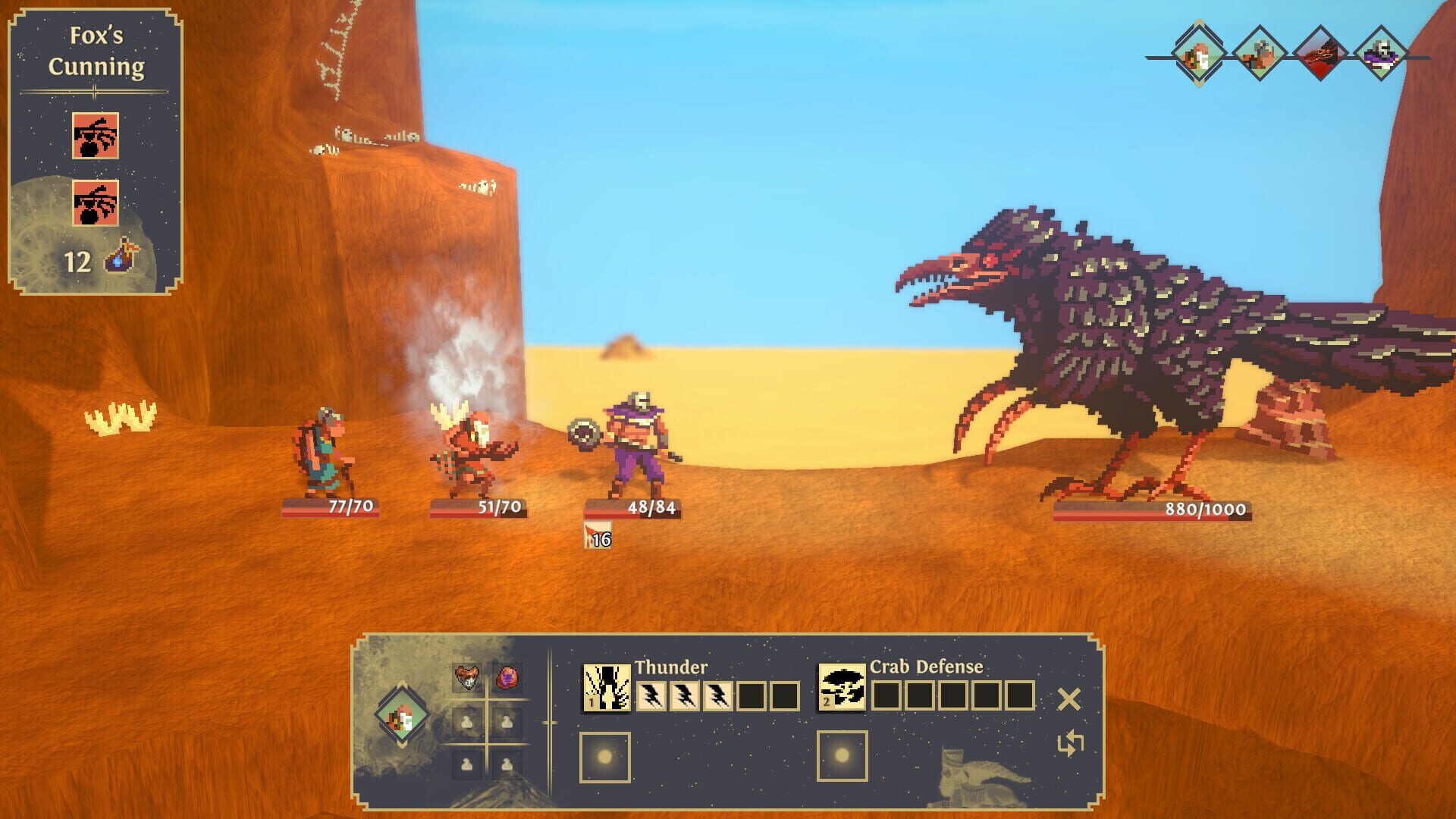Screen dimensions: 1456x819
Task: Click the swap-skills arrows icon beside the skill bar
Action: tap(1072, 743)
